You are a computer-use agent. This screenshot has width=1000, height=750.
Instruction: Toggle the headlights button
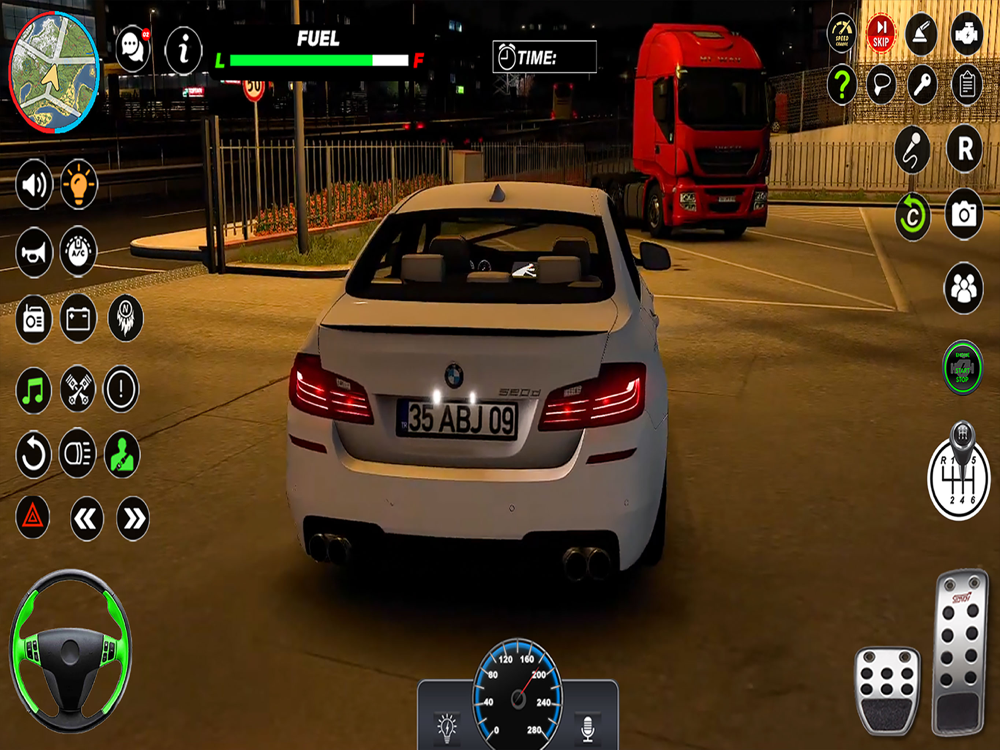point(78,454)
